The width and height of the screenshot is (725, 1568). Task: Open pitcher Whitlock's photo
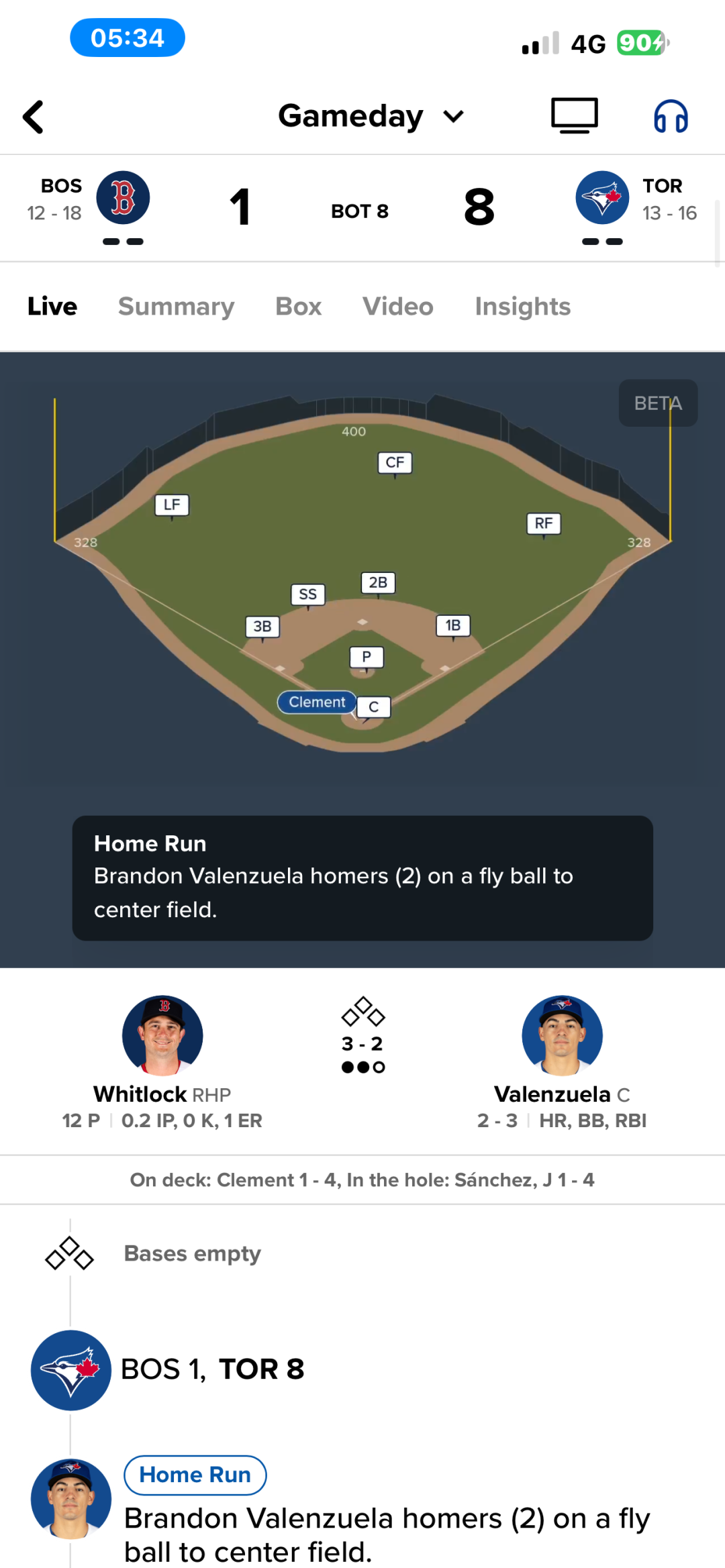click(x=162, y=1035)
